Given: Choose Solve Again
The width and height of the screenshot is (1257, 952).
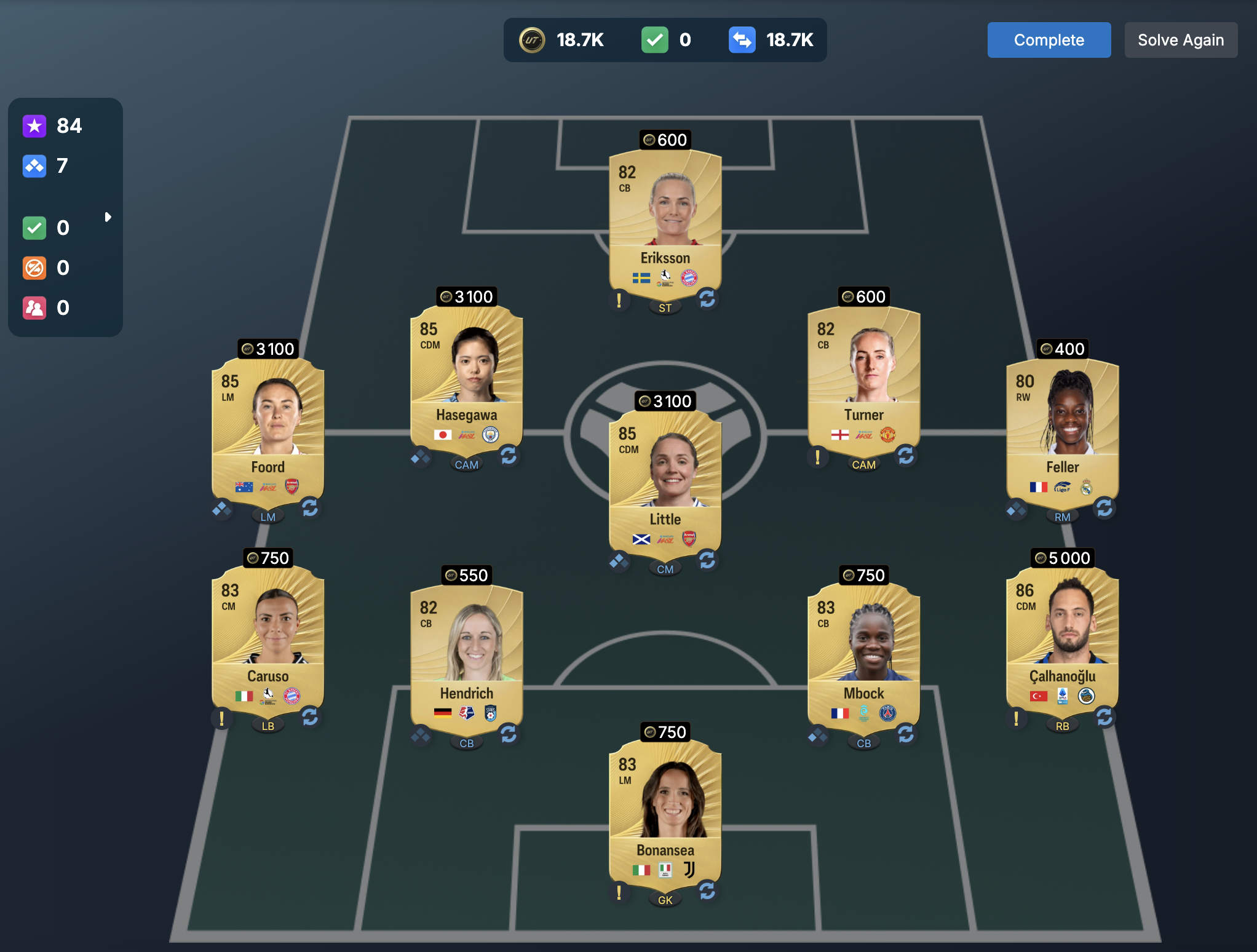Looking at the screenshot, I should click(x=1180, y=40).
